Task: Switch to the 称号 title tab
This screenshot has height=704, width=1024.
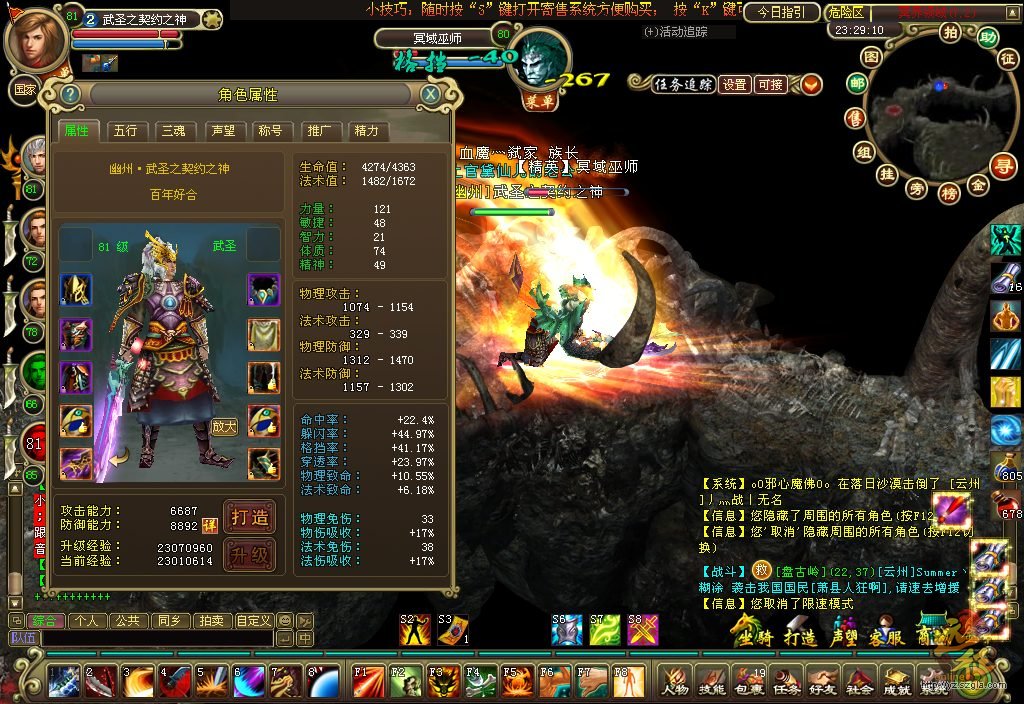Action: (270, 131)
